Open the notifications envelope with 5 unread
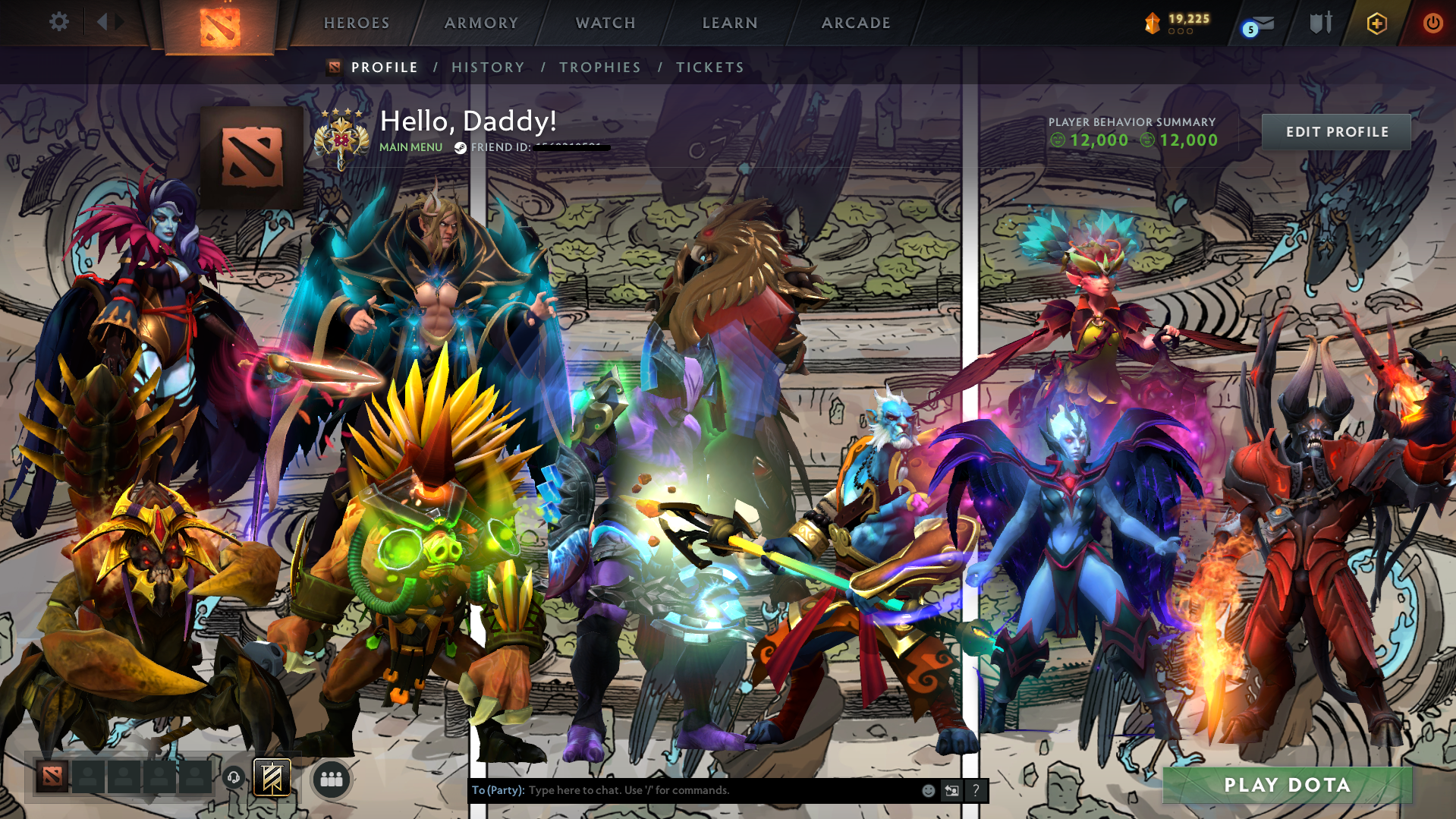 (1260, 25)
